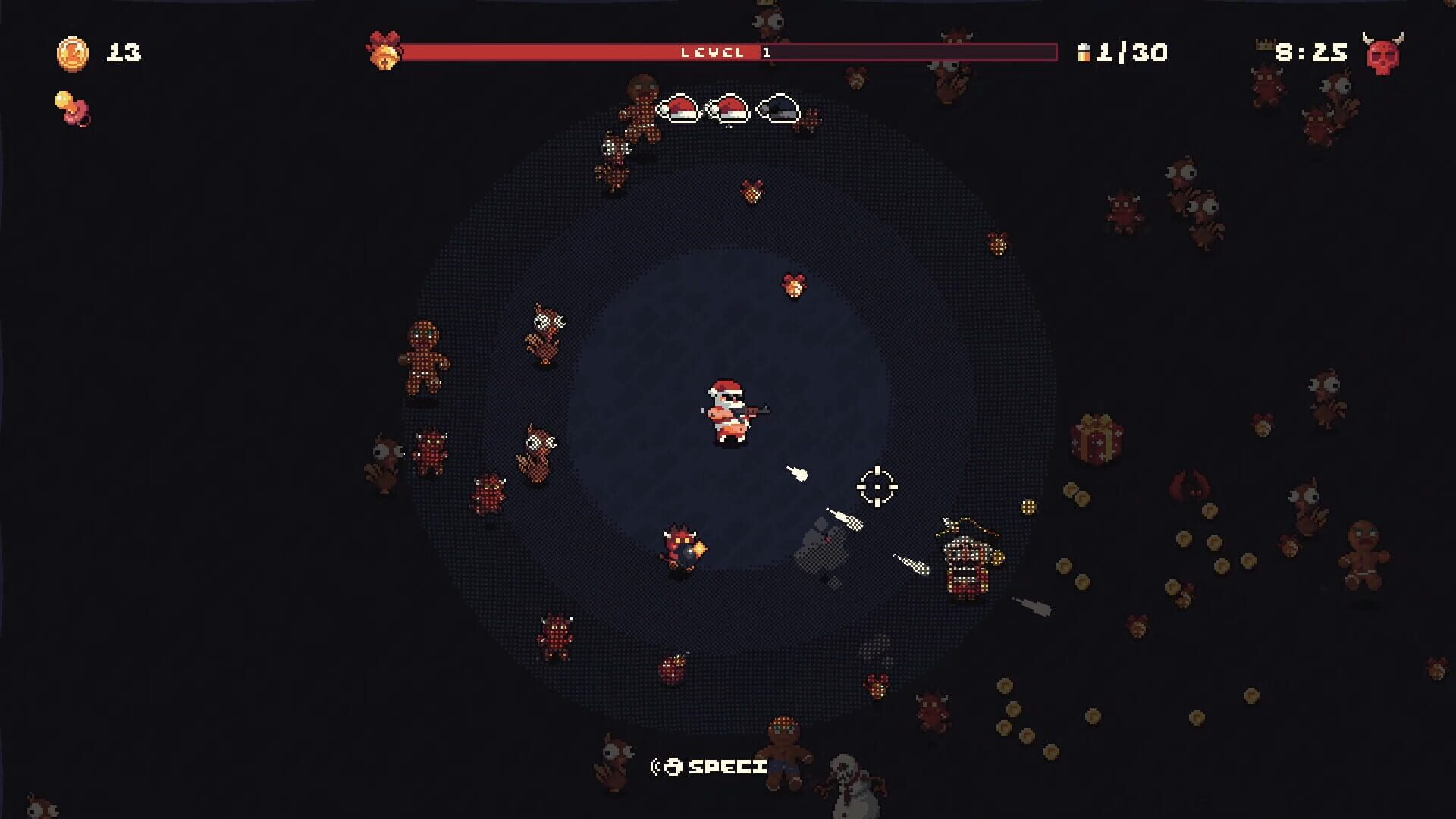The height and width of the screenshot is (819, 1456).
Task: Click the golden crown icon near the clock
Action: [1265, 45]
